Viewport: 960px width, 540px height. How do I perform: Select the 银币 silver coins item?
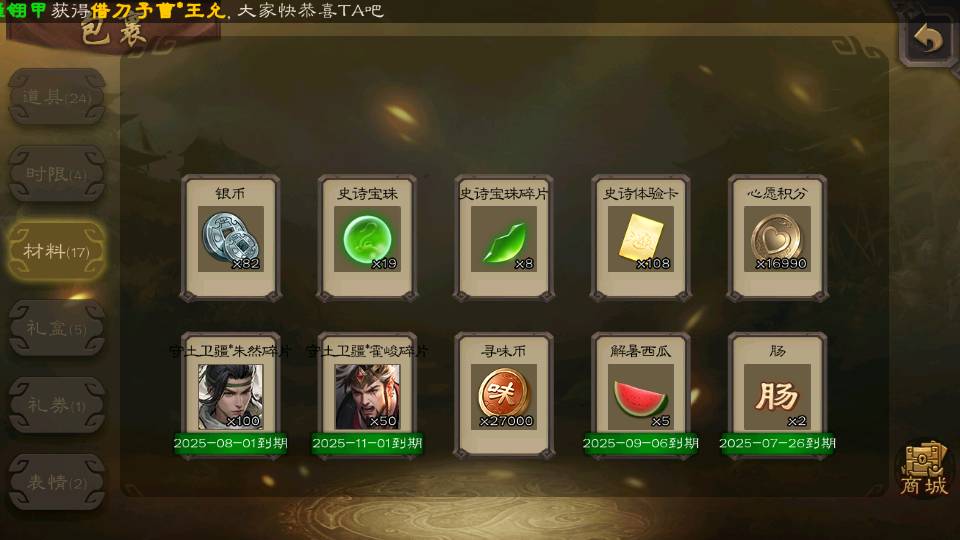tap(231, 238)
